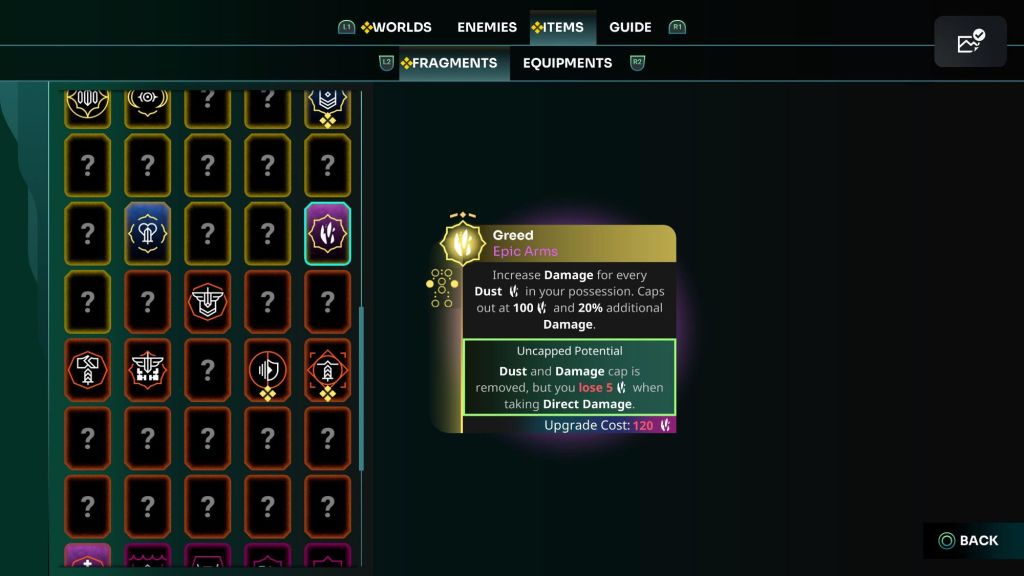Open the chart overlay button in the corner
Screen dimensions: 1024x576
(x=970, y=42)
